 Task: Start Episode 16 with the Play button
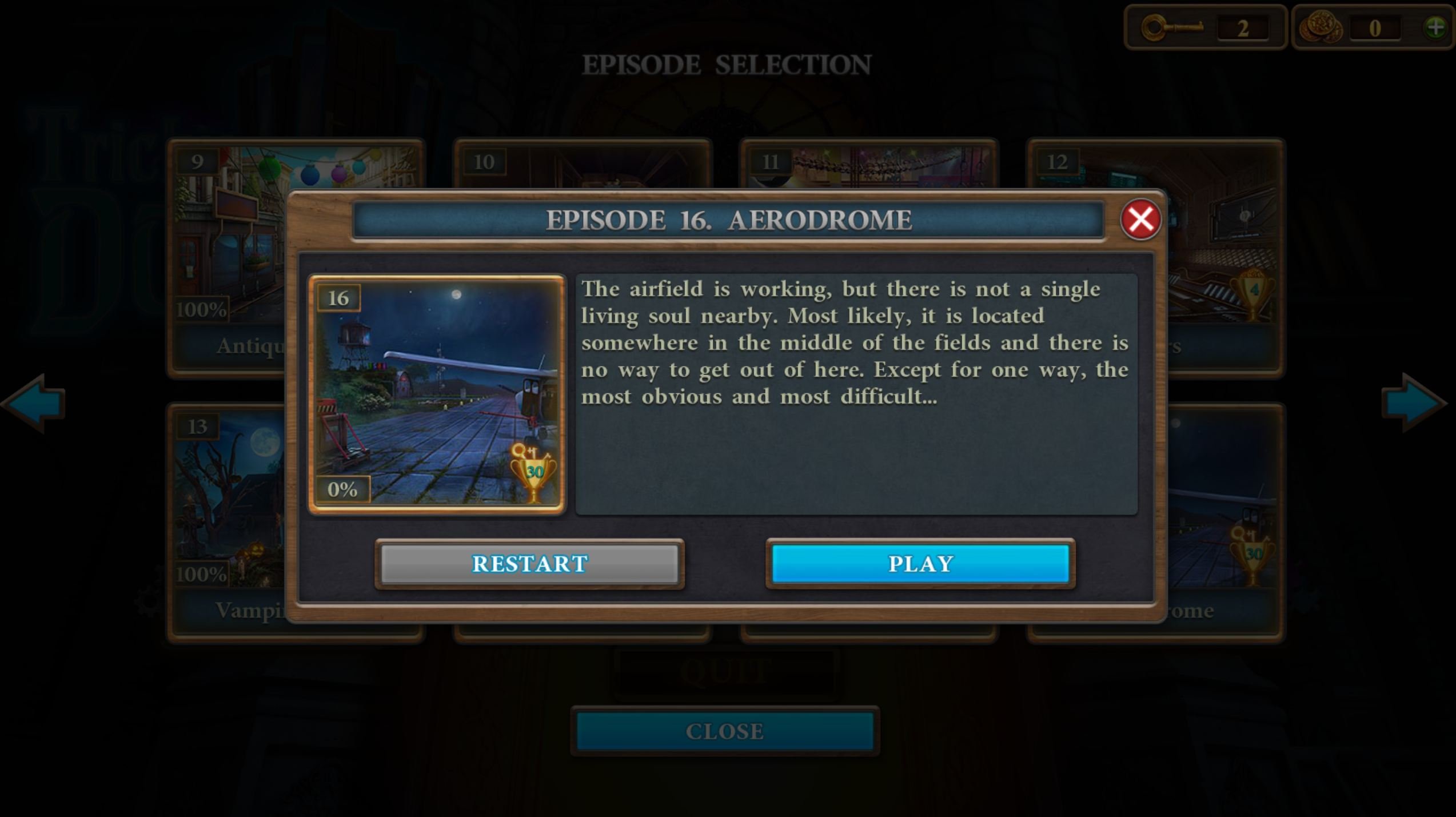tap(920, 564)
